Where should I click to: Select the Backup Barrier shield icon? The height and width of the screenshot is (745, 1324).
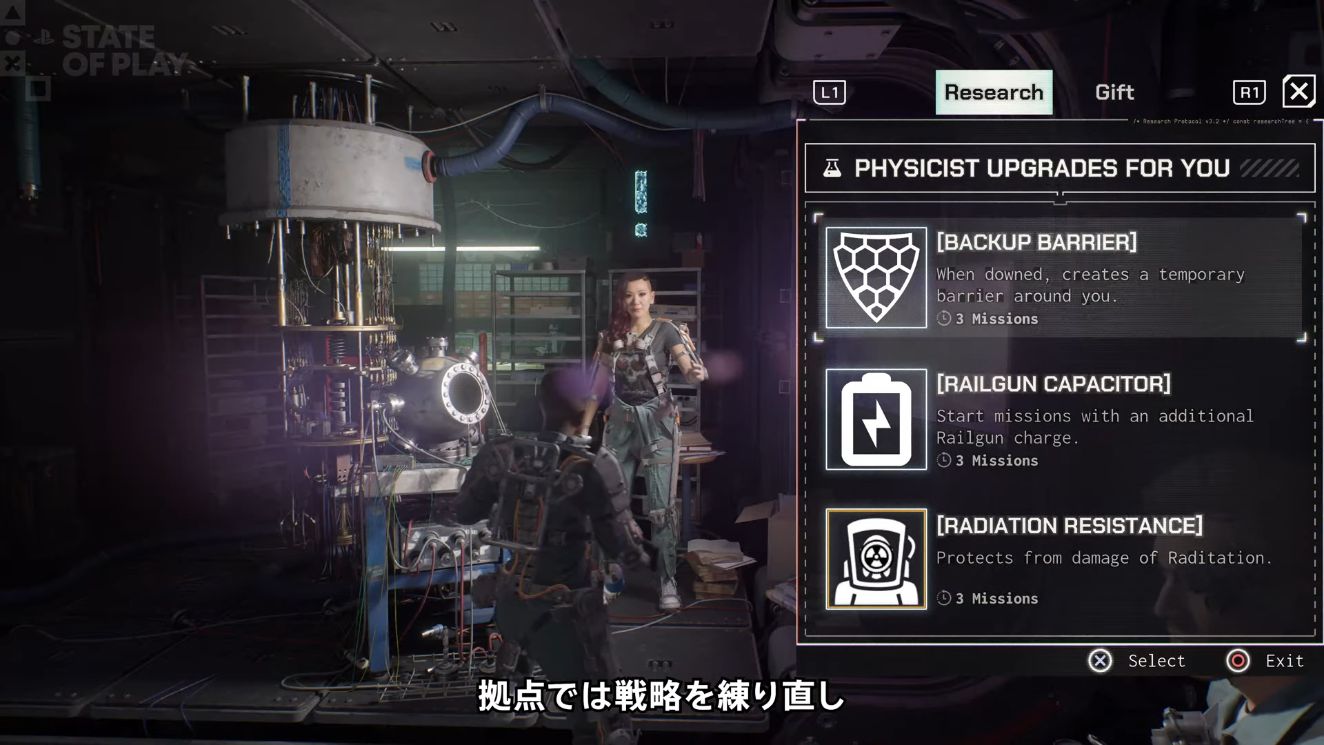[876, 277]
